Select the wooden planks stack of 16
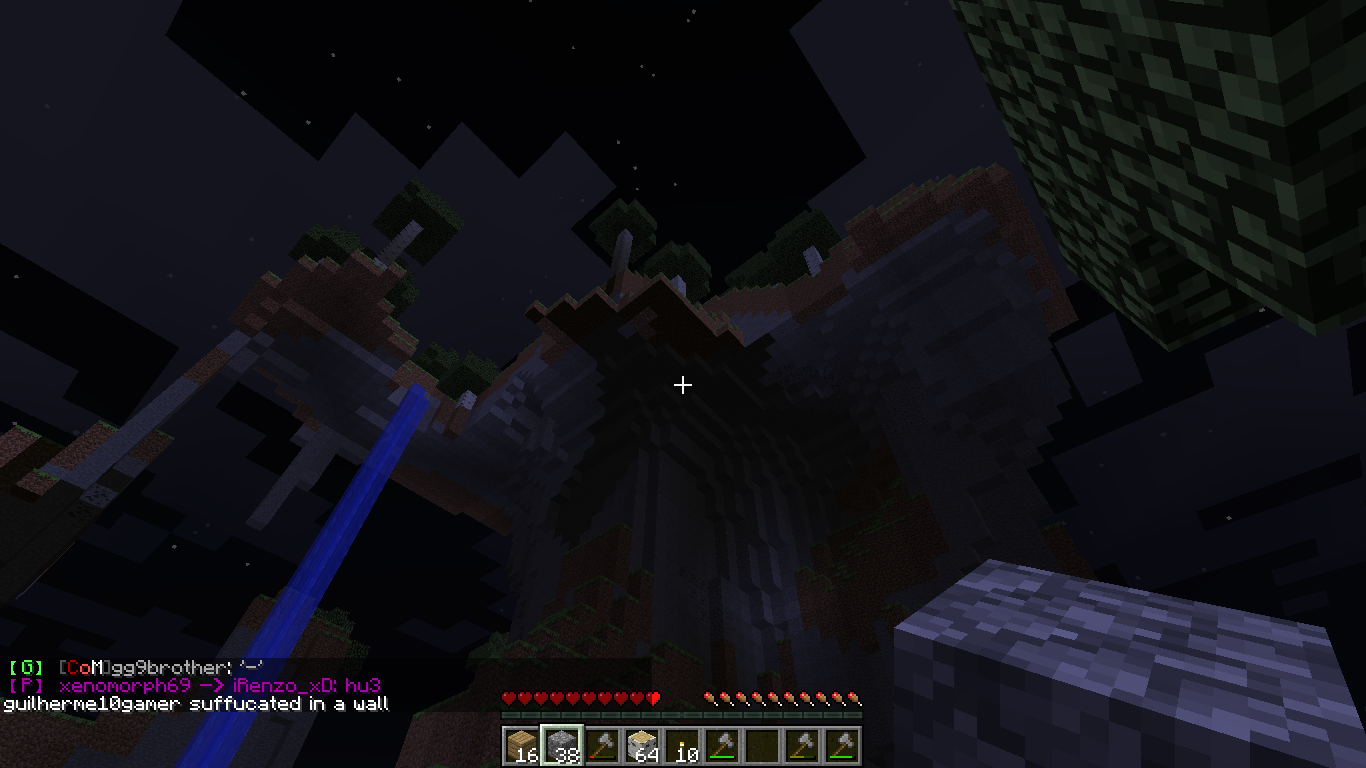 click(x=522, y=745)
